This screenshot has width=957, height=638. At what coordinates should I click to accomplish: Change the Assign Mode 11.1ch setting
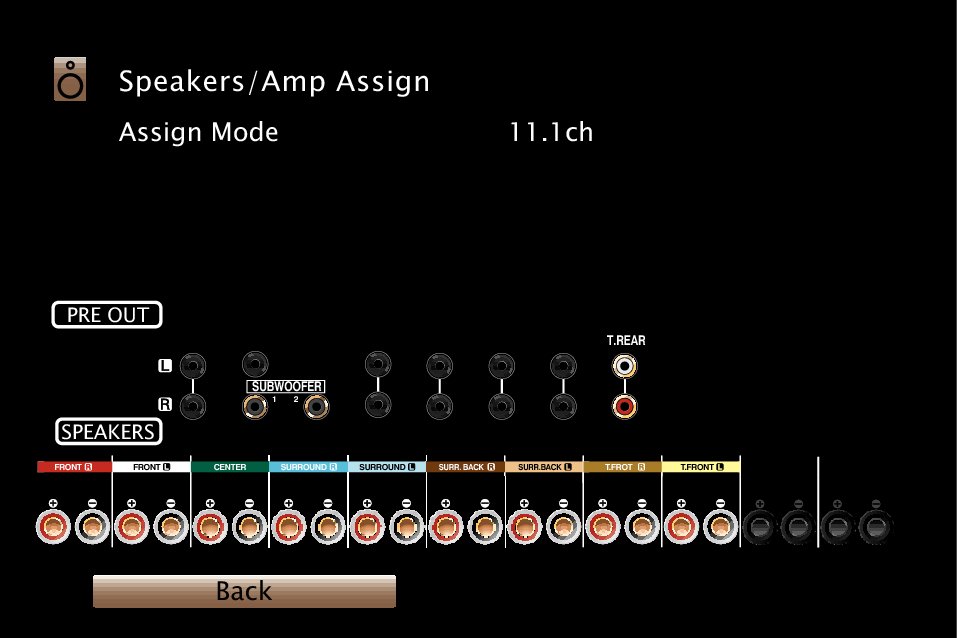tap(551, 132)
